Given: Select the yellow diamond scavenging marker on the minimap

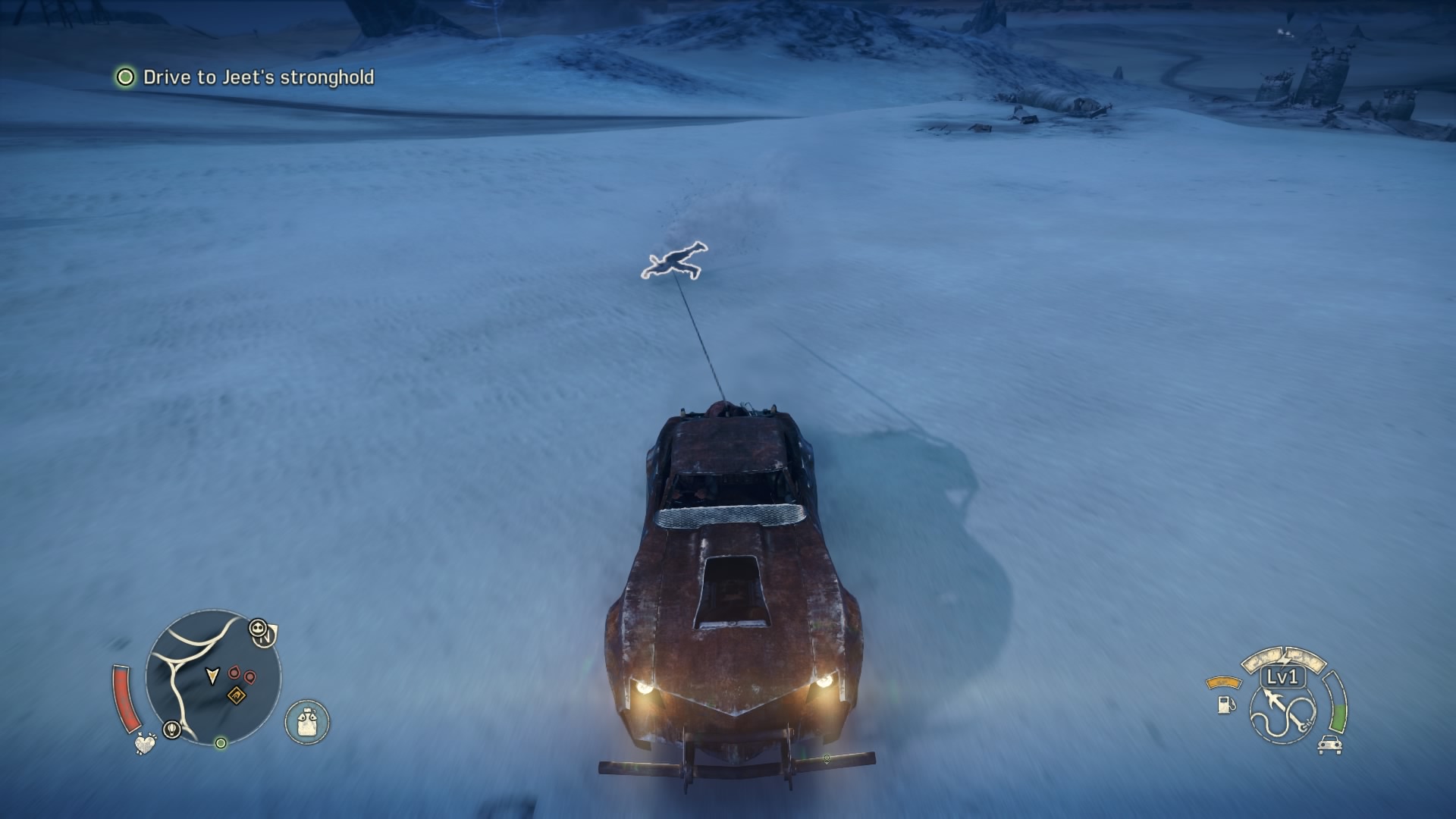Looking at the screenshot, I should (237, 695).
